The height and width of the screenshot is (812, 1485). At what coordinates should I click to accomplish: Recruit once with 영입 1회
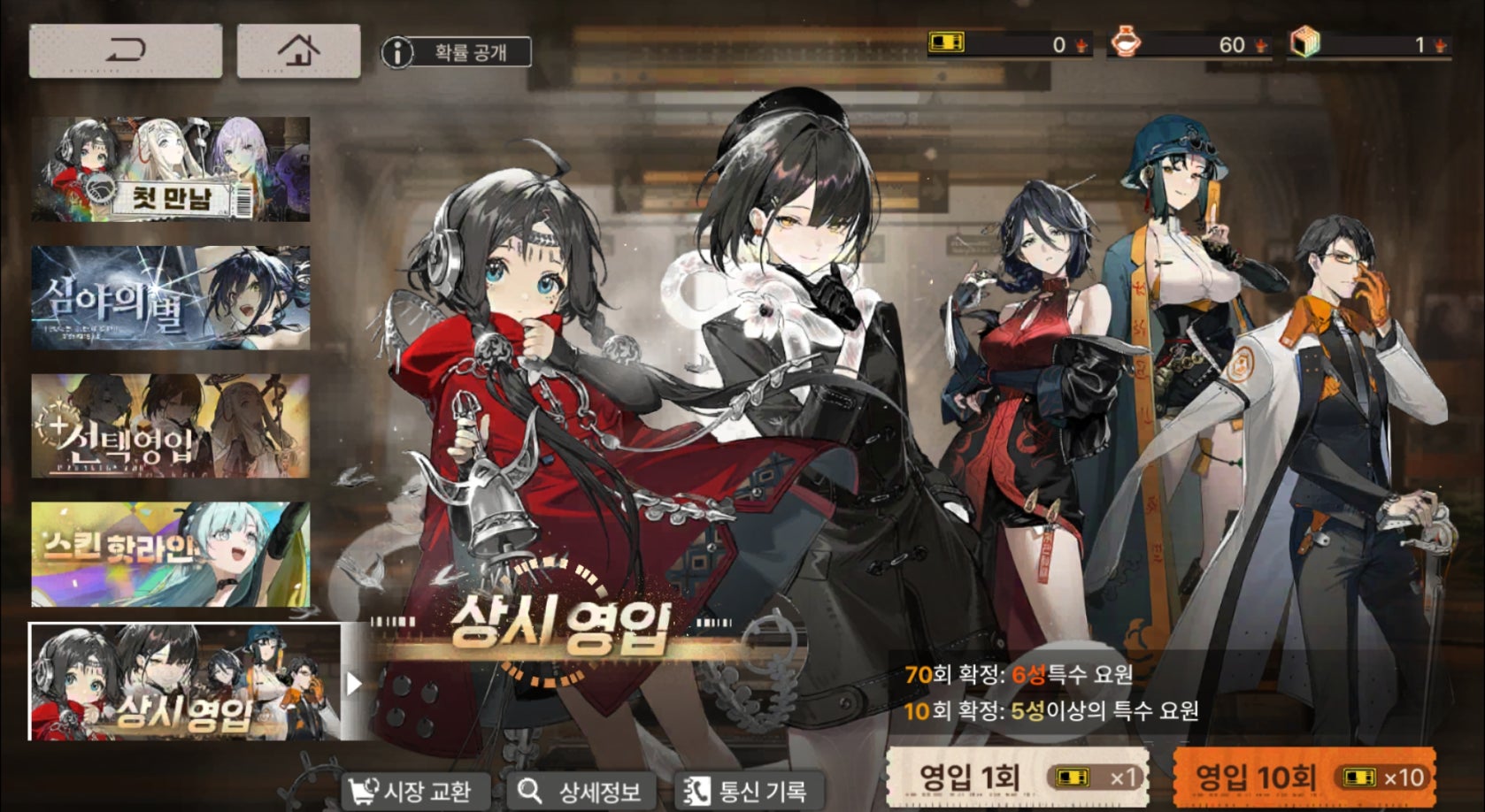click(x=1017, y=778)
